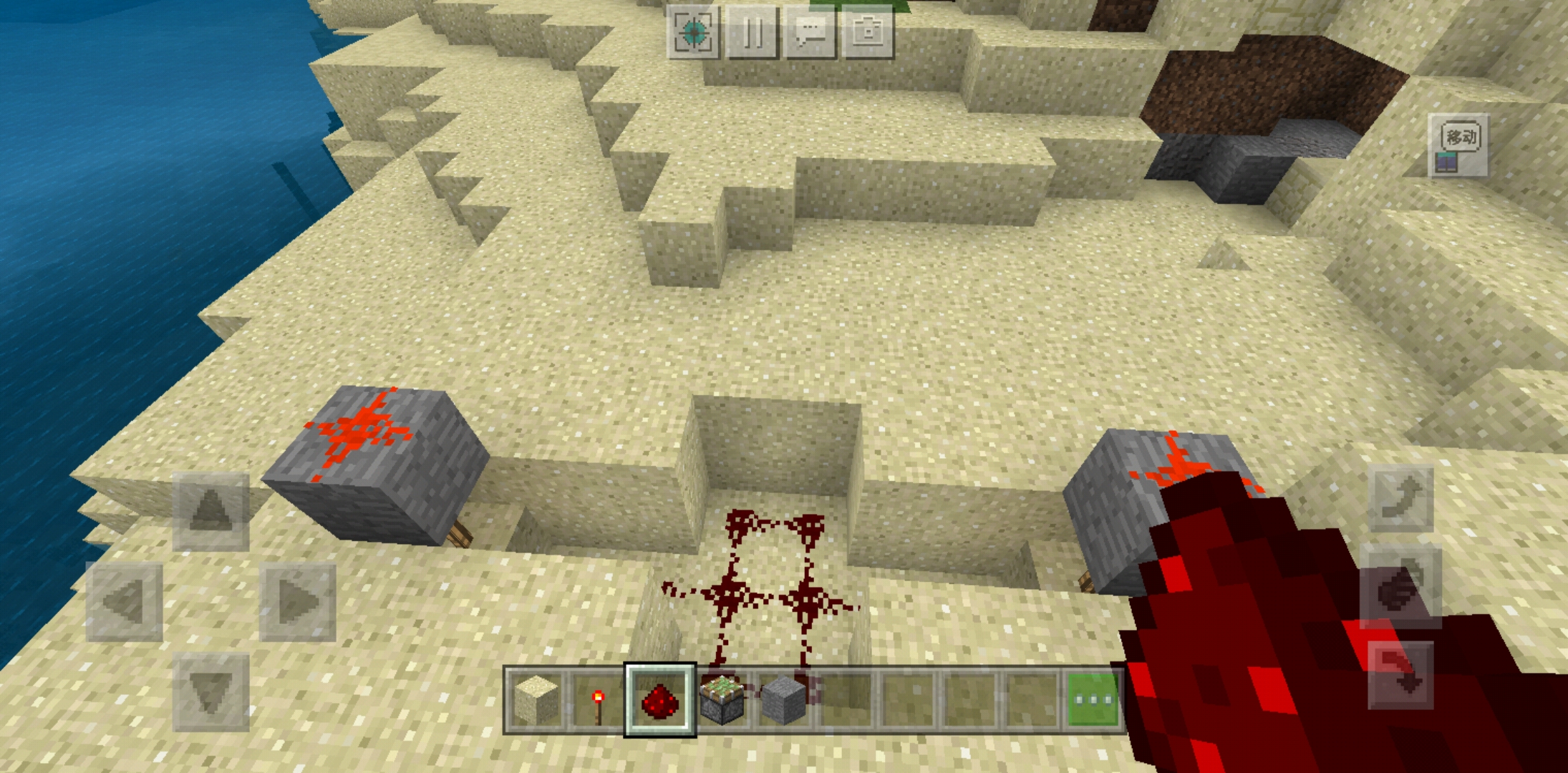
Task: Tap the crosshair target button
Action: click(693, 32)
